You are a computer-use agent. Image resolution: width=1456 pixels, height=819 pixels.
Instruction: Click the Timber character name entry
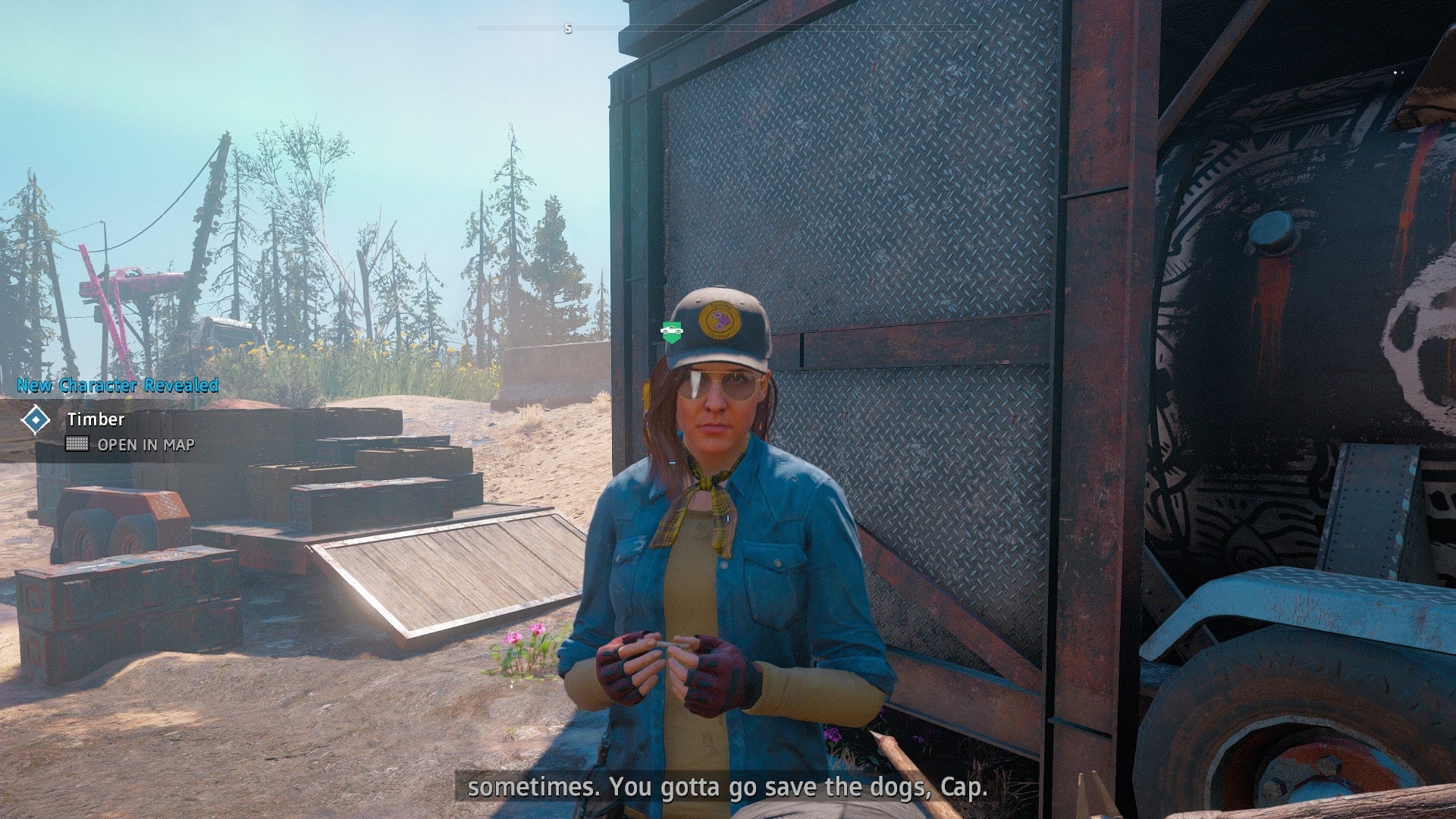[96, 418]
